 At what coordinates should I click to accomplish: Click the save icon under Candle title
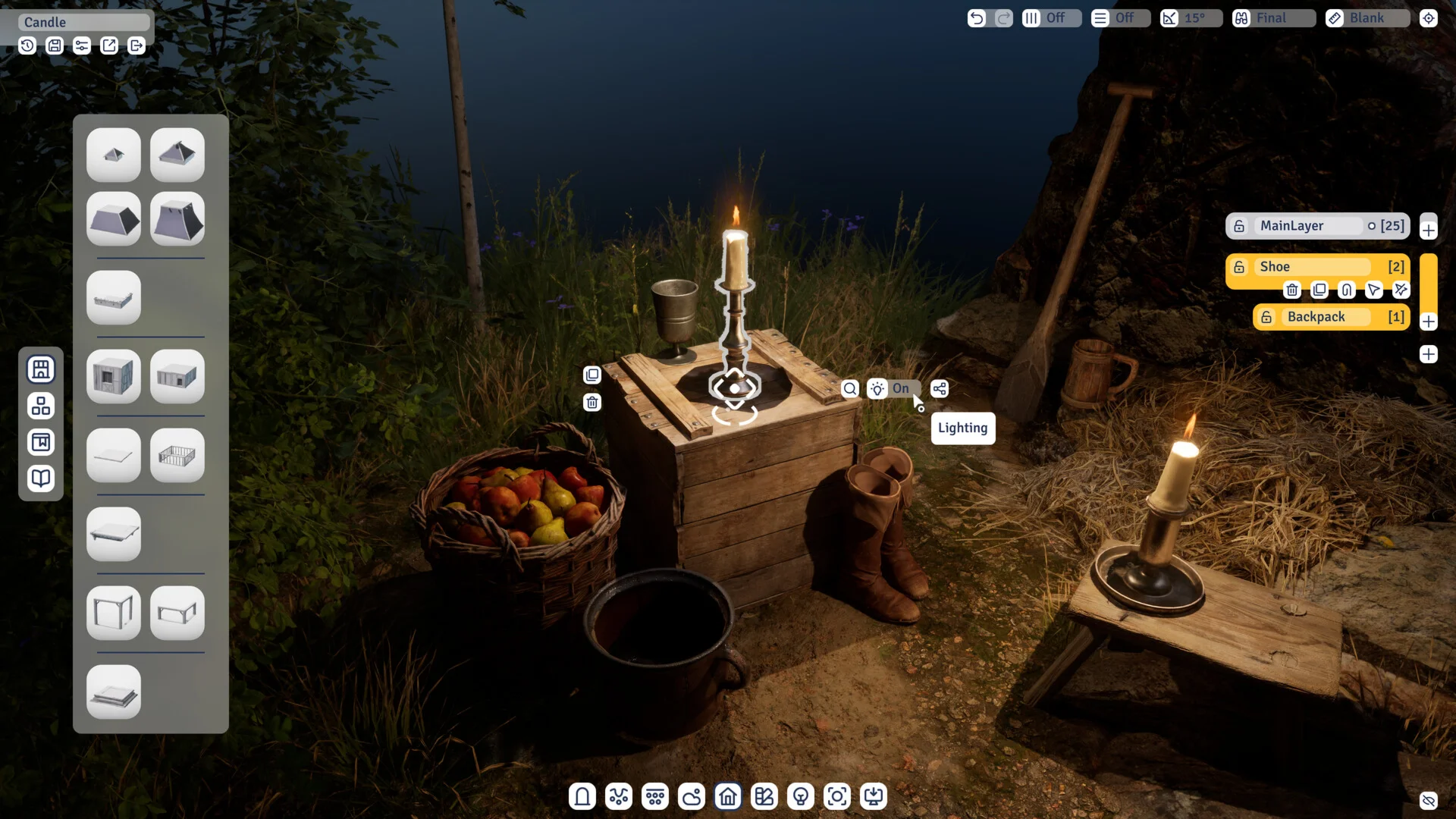[55, 46]
